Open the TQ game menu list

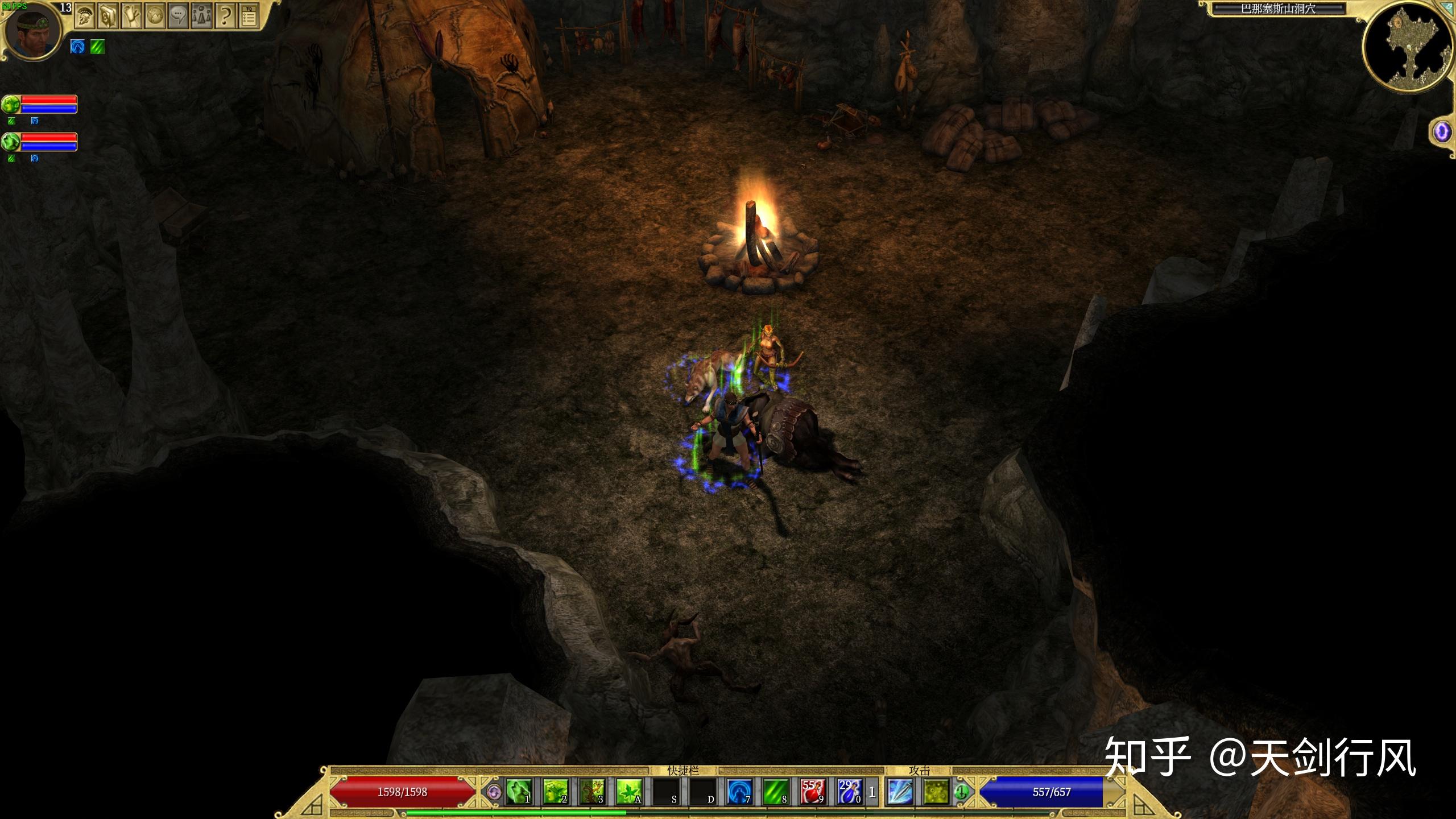point(249,17)
